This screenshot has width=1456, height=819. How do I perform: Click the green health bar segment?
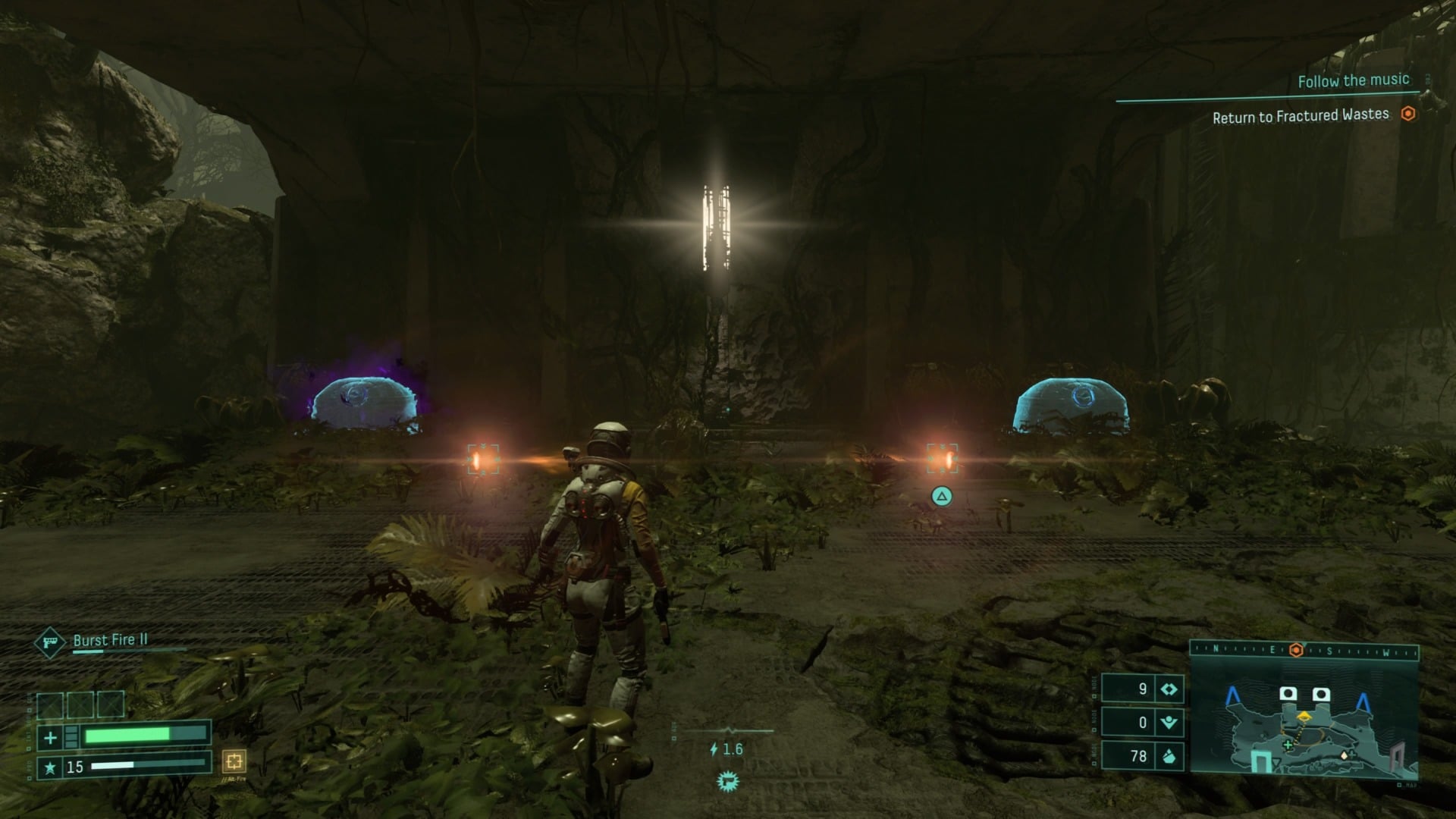[x=127, y=736]
